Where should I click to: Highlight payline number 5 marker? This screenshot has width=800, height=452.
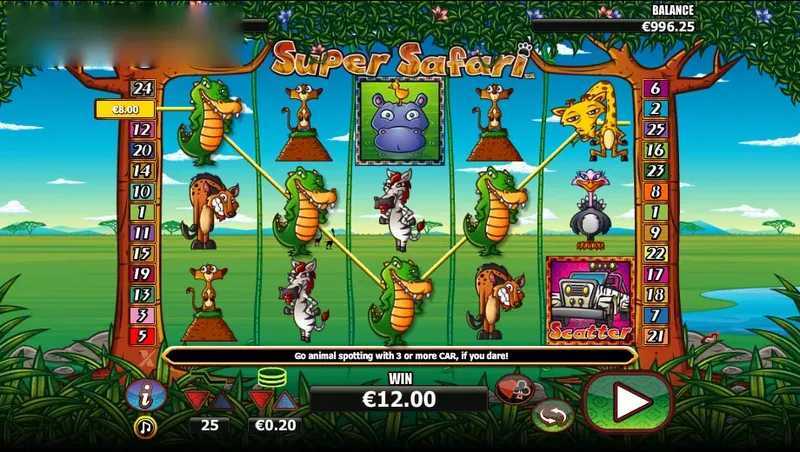[141, 335]
